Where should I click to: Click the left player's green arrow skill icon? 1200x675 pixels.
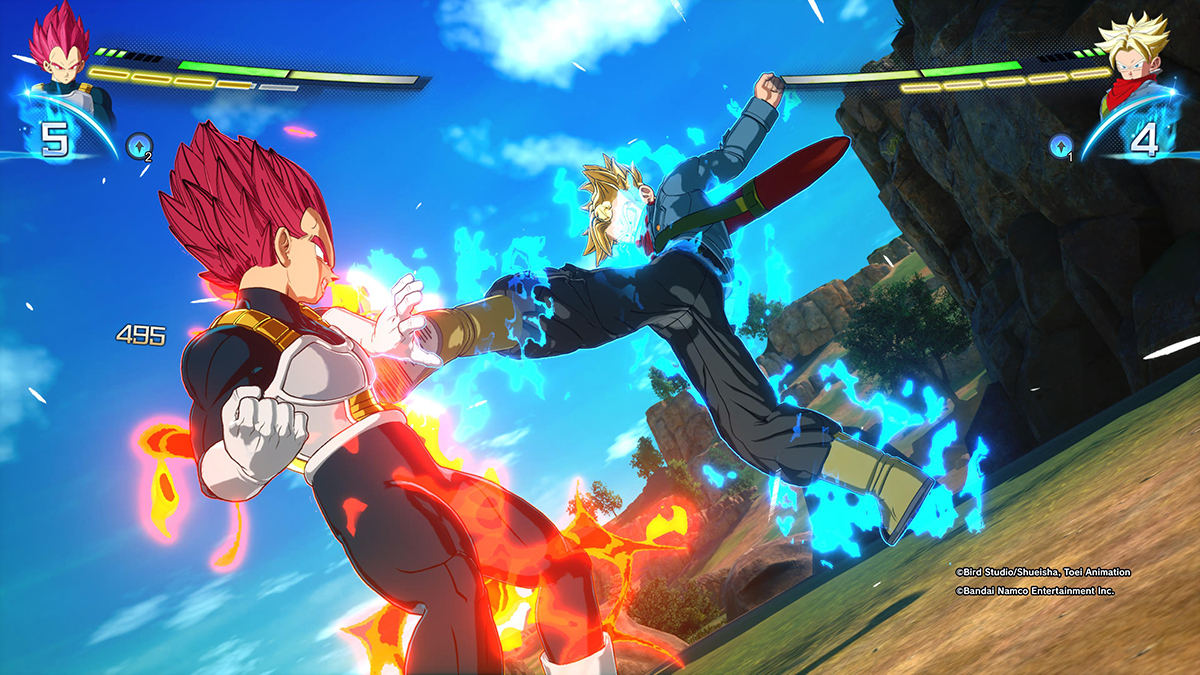click(139, 148)
